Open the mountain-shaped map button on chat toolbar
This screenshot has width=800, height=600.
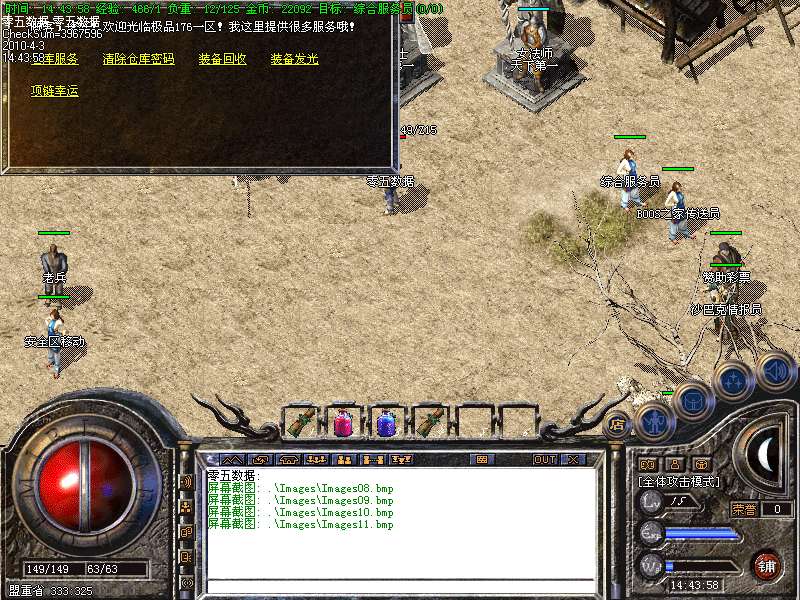tap(231, 460)
